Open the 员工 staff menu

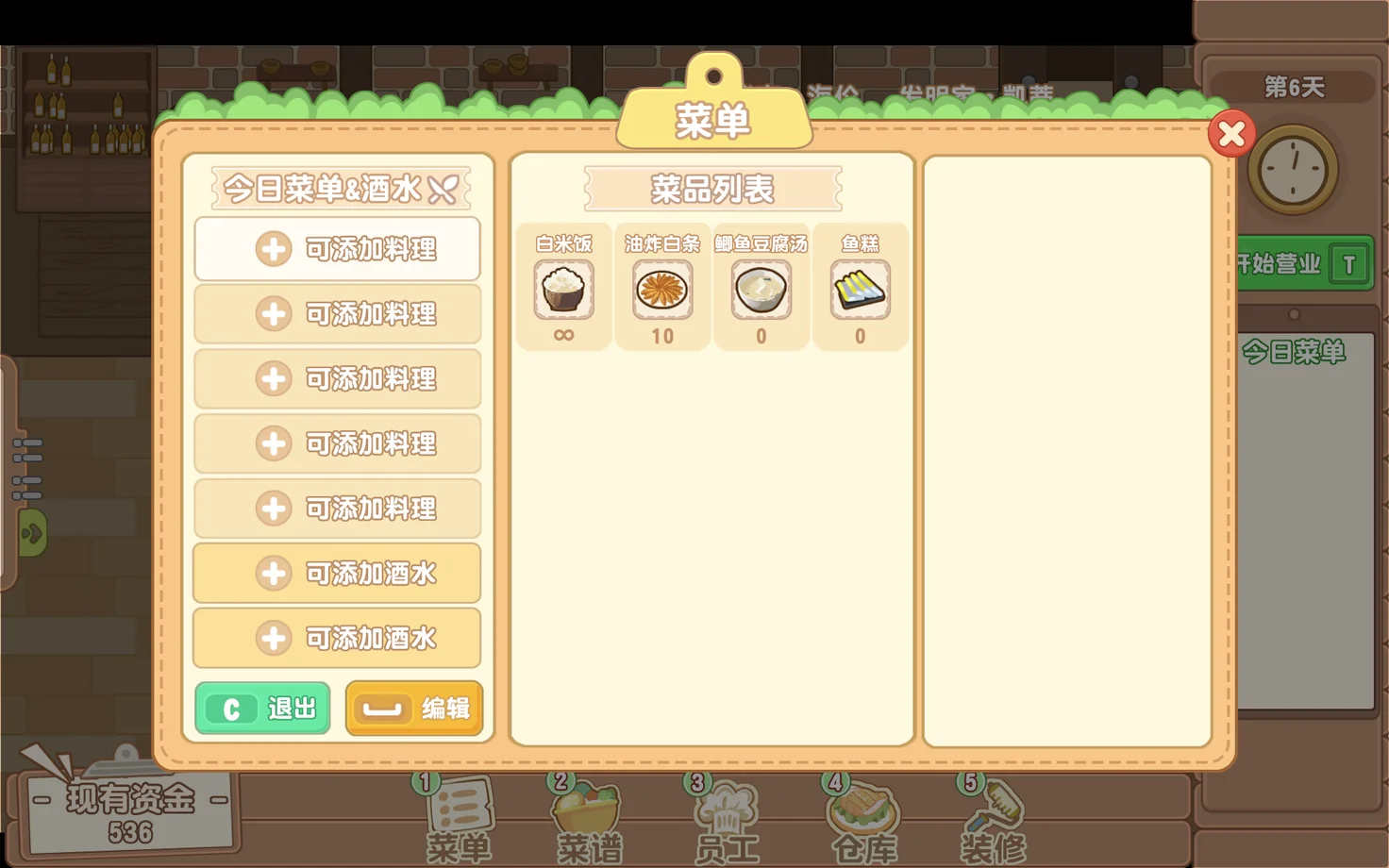pyautogui.click(x=726, y=819)
